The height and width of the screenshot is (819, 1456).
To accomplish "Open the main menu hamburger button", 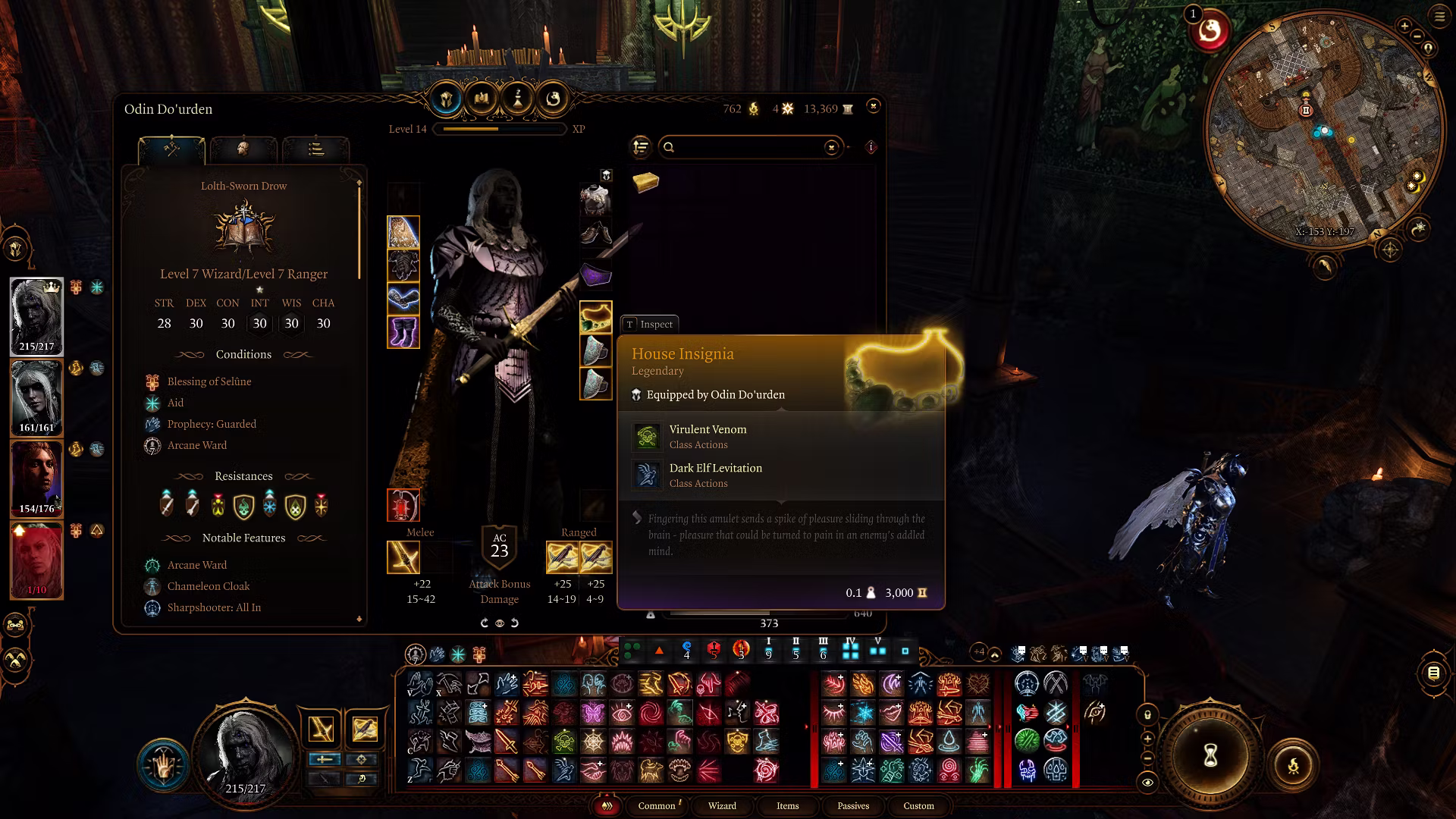I will 1439,17.
